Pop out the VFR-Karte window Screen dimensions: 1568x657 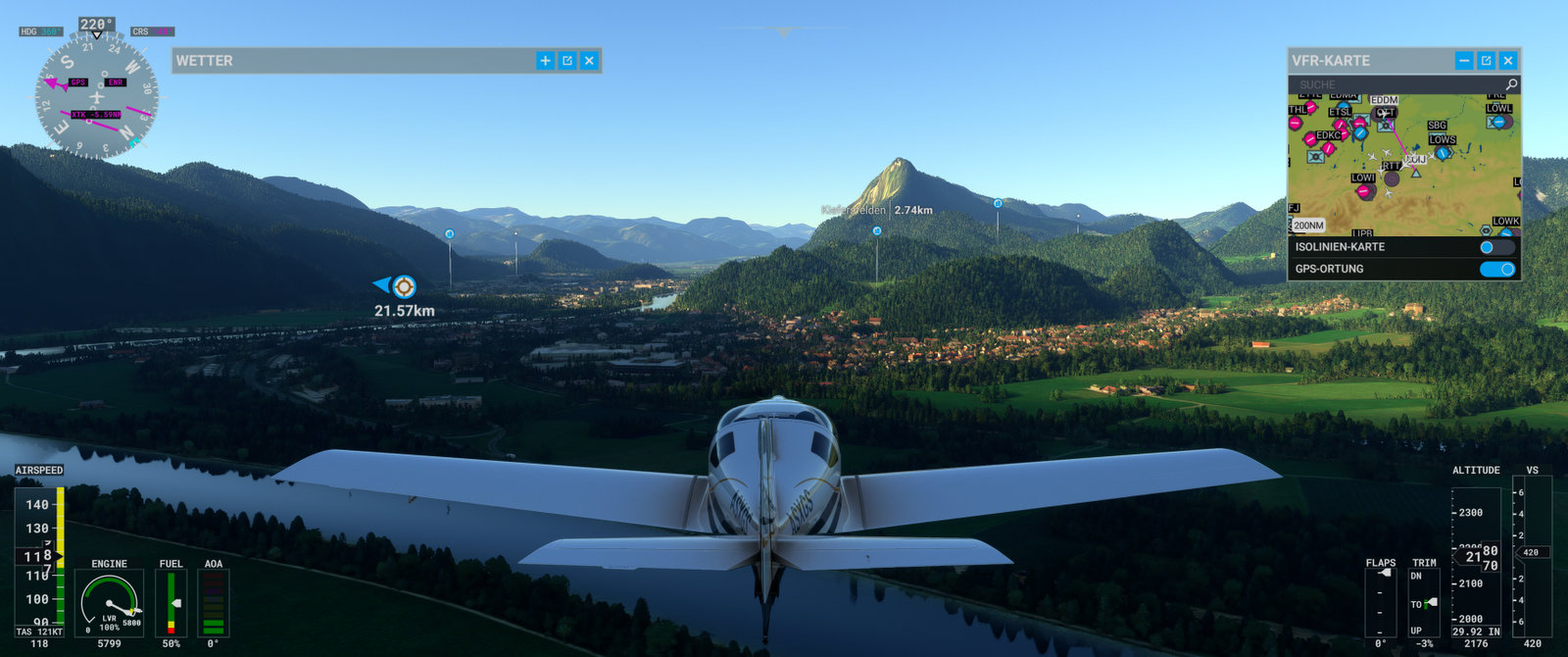coord(1486,61)
